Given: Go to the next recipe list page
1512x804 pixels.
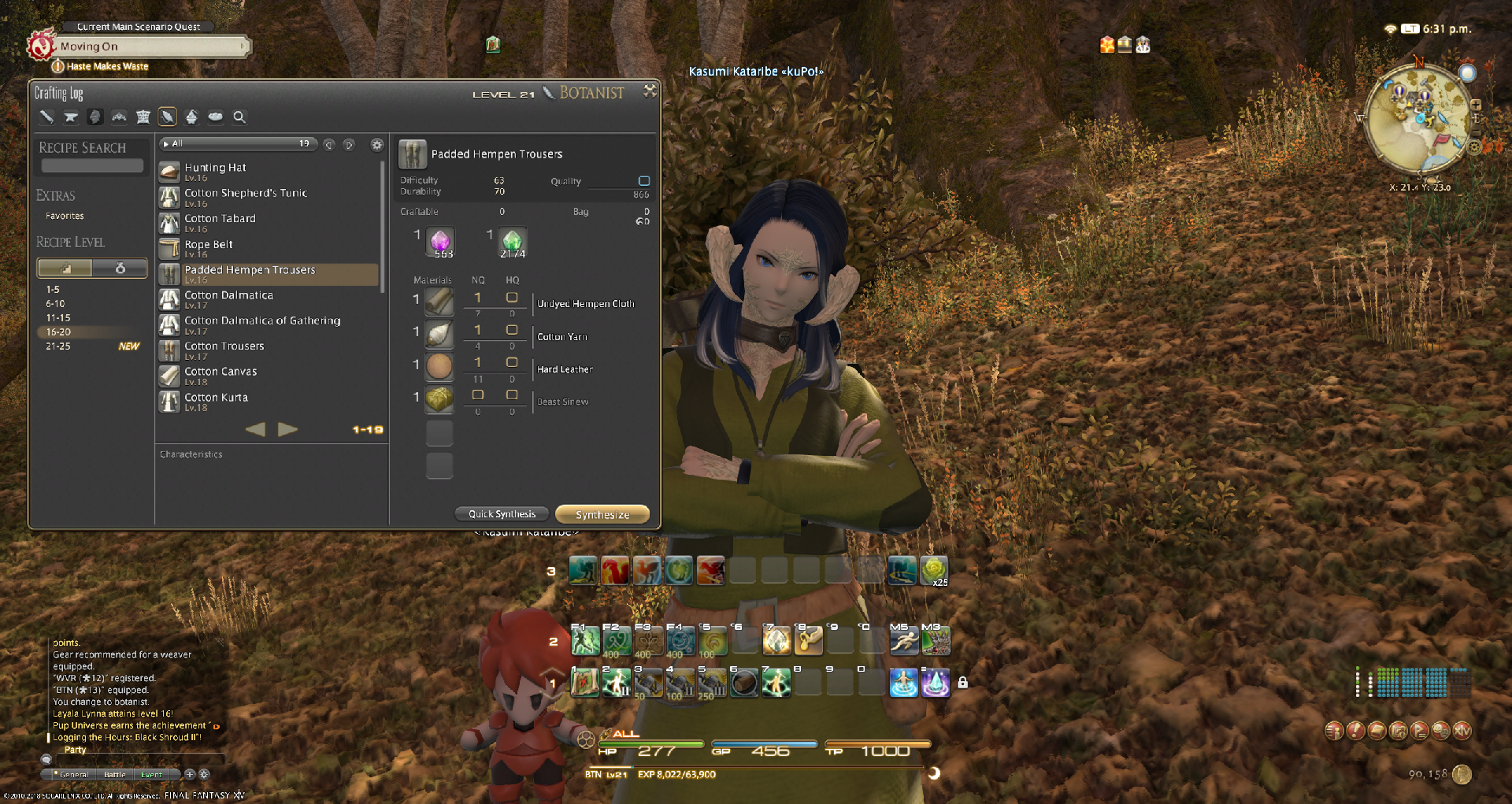Looking at the screenshot, I should click(288, 429).
